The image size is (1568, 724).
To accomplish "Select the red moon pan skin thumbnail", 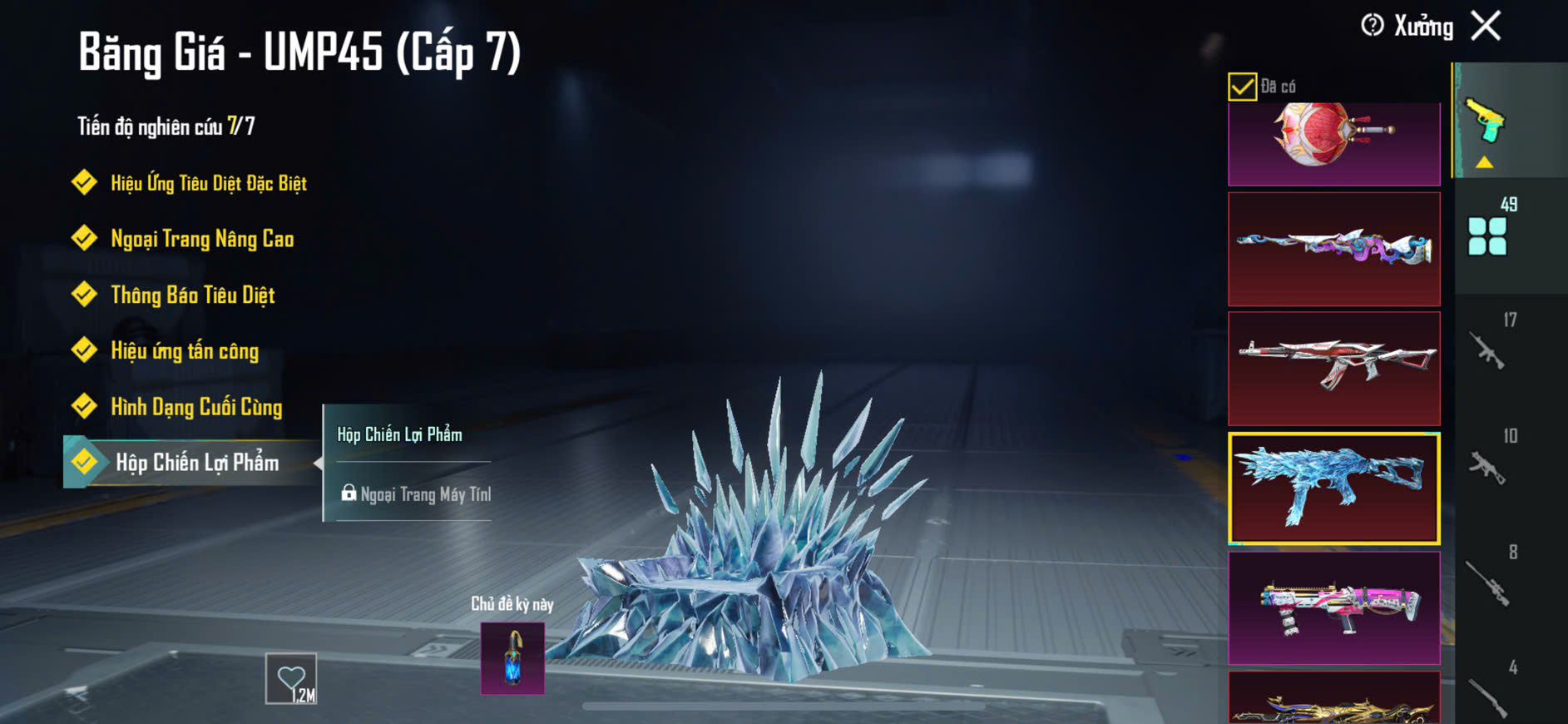I will (x=1333, y=141).
